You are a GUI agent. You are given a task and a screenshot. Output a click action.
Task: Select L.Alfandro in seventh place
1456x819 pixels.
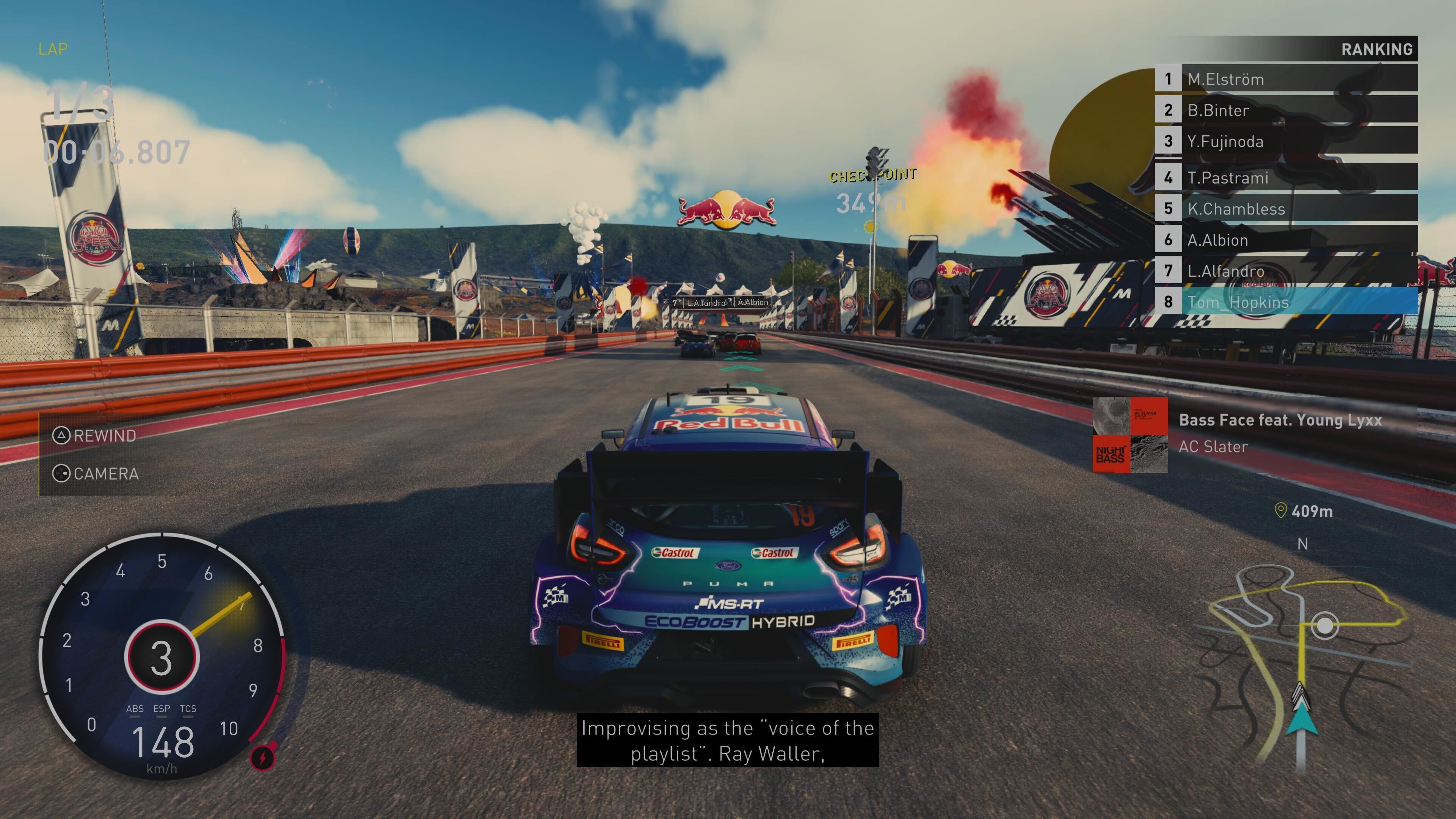[x=1285, y=271]
